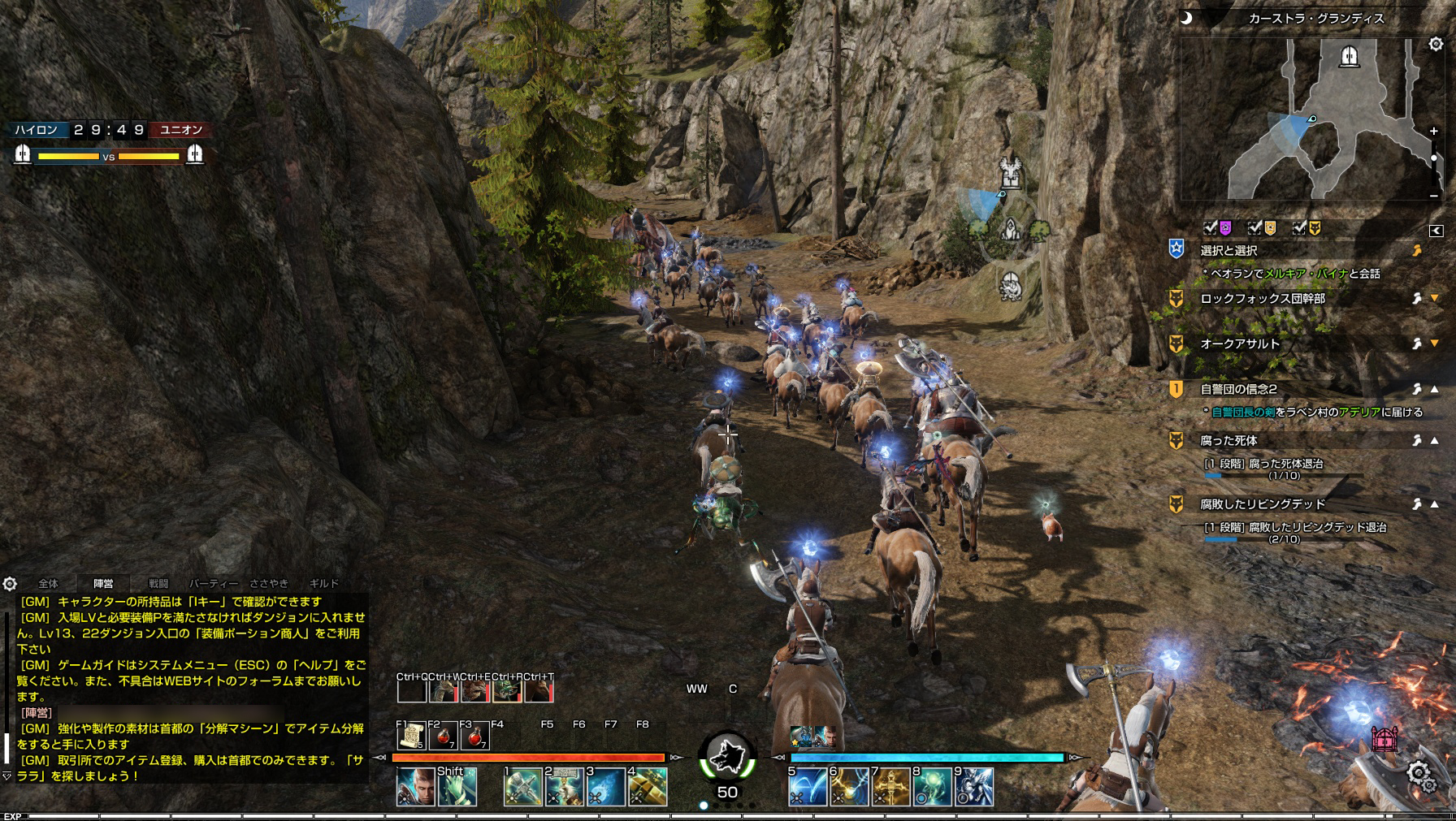Select the 腐った死体 quest entry
The width and height of the screenshot is (1456, 821).
click(1228, 441)
